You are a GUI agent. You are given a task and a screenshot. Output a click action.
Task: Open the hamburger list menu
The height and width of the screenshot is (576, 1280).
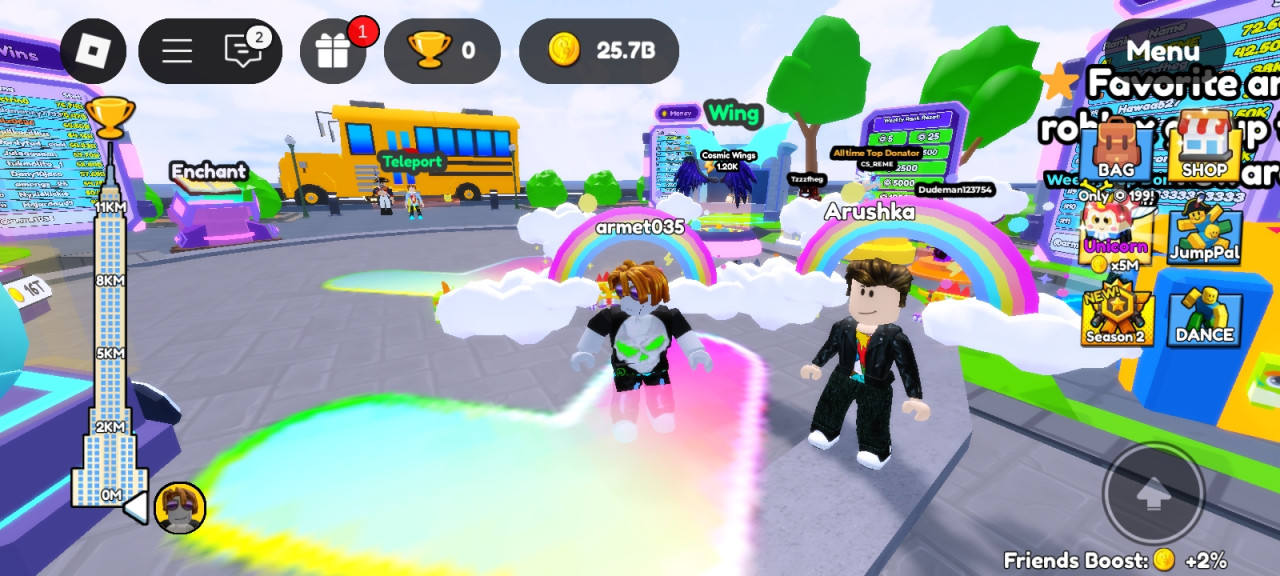coord(177,51)
